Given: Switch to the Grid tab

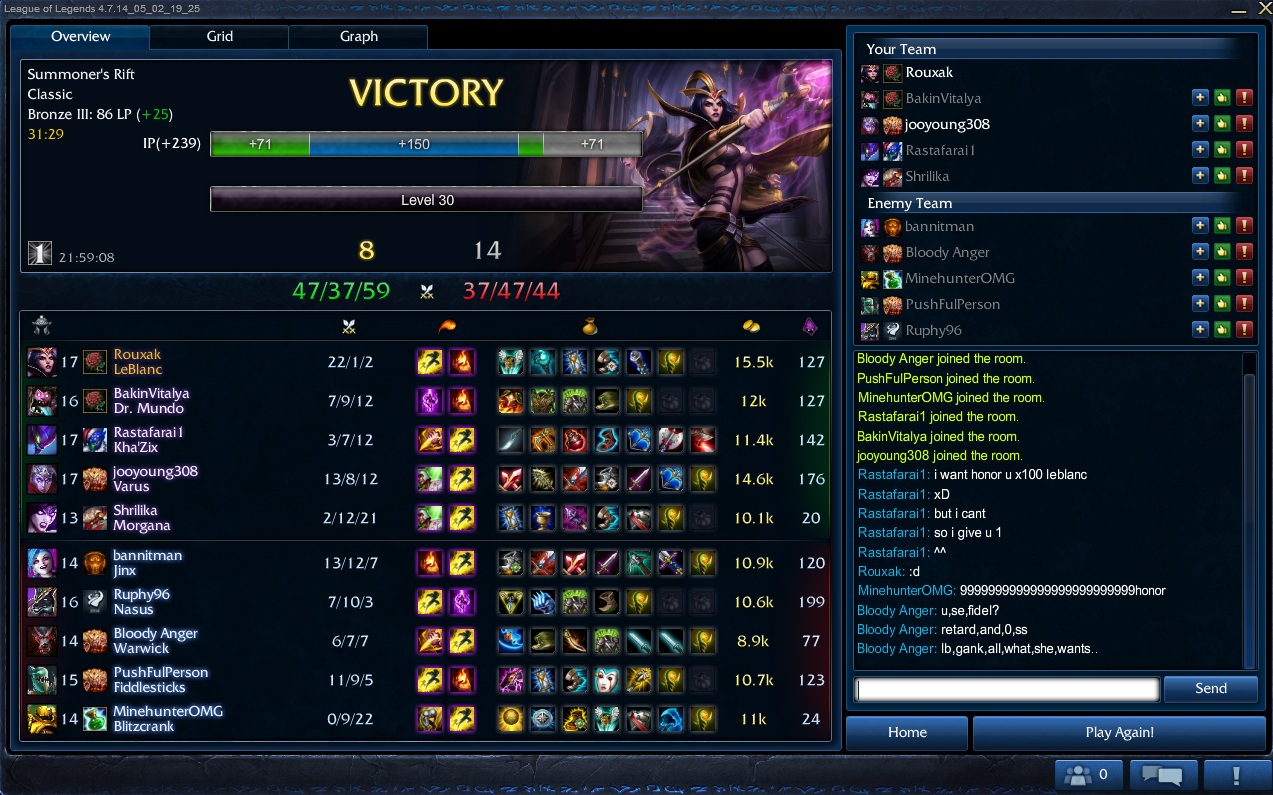Looking at the screenshot, I should click(219, 37).
